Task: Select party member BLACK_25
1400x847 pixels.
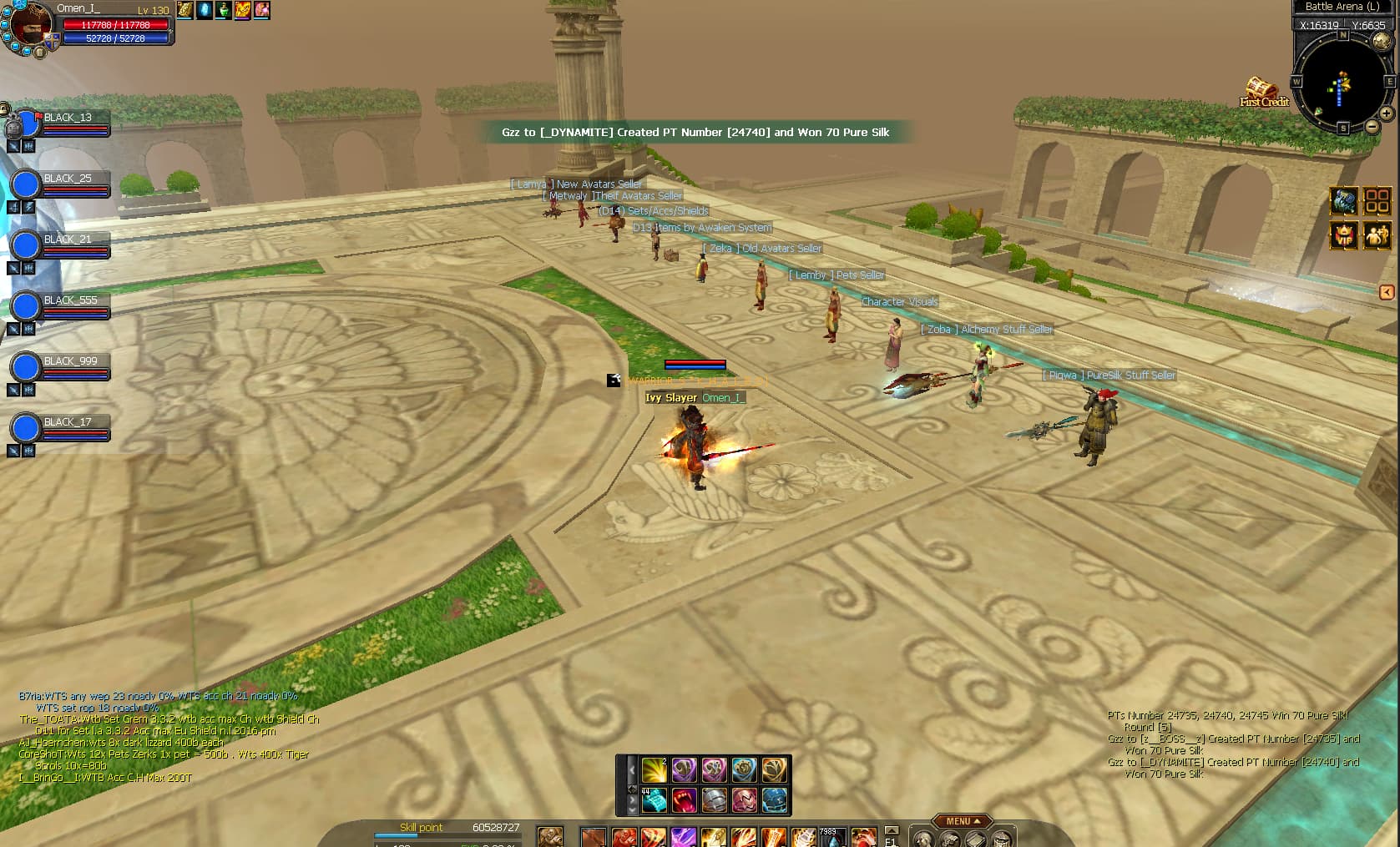Action: tap(67, 179)
